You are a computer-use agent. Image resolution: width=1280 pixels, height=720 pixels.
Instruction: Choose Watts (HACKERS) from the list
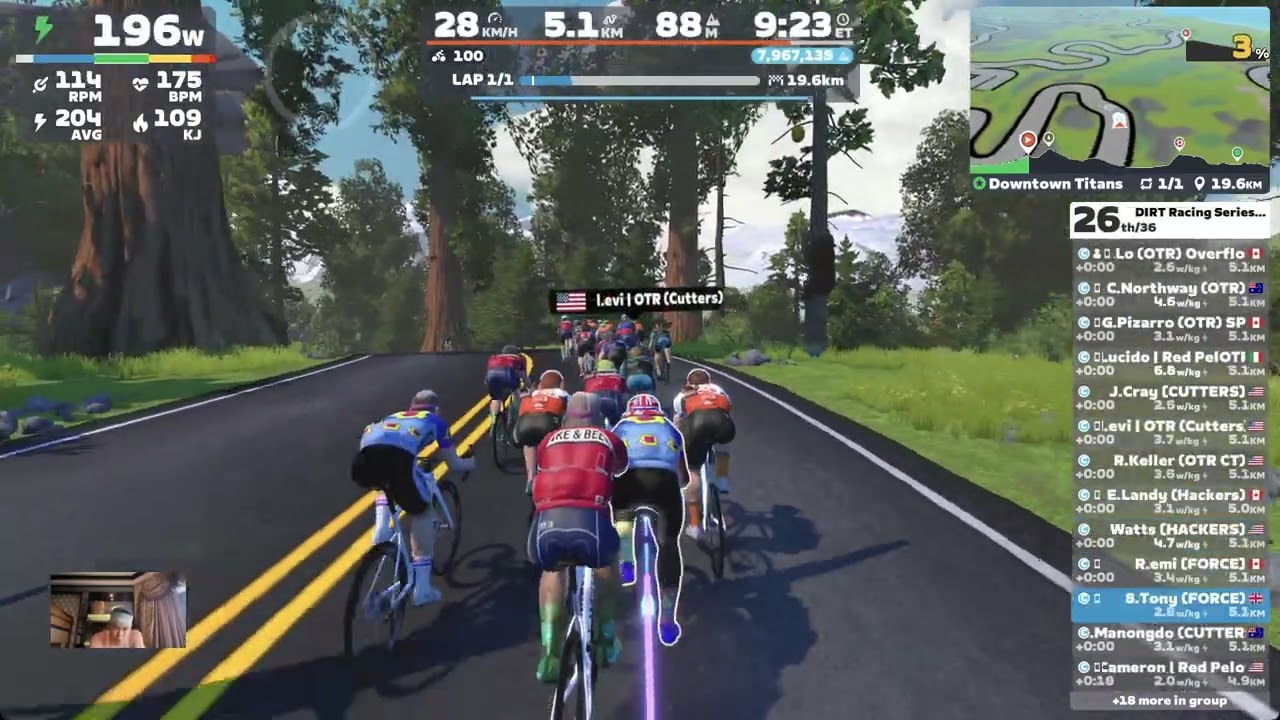click(1170, 537)
